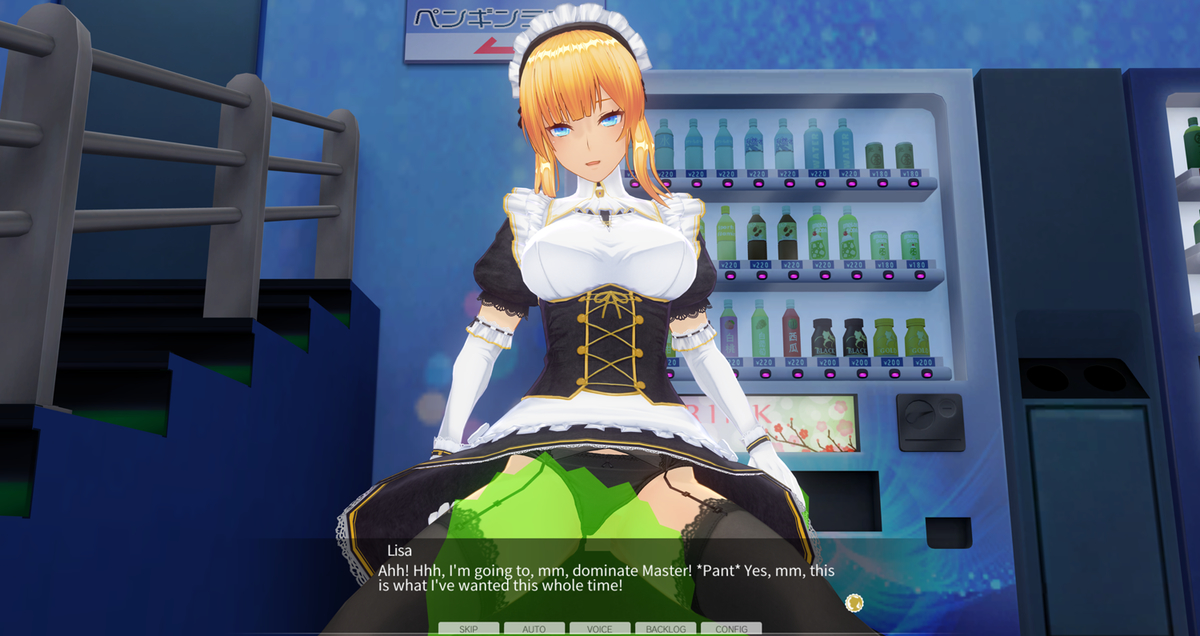Click the SKIP button
This screenshot has height=636, width=1200.
click(x=468, y=629)
